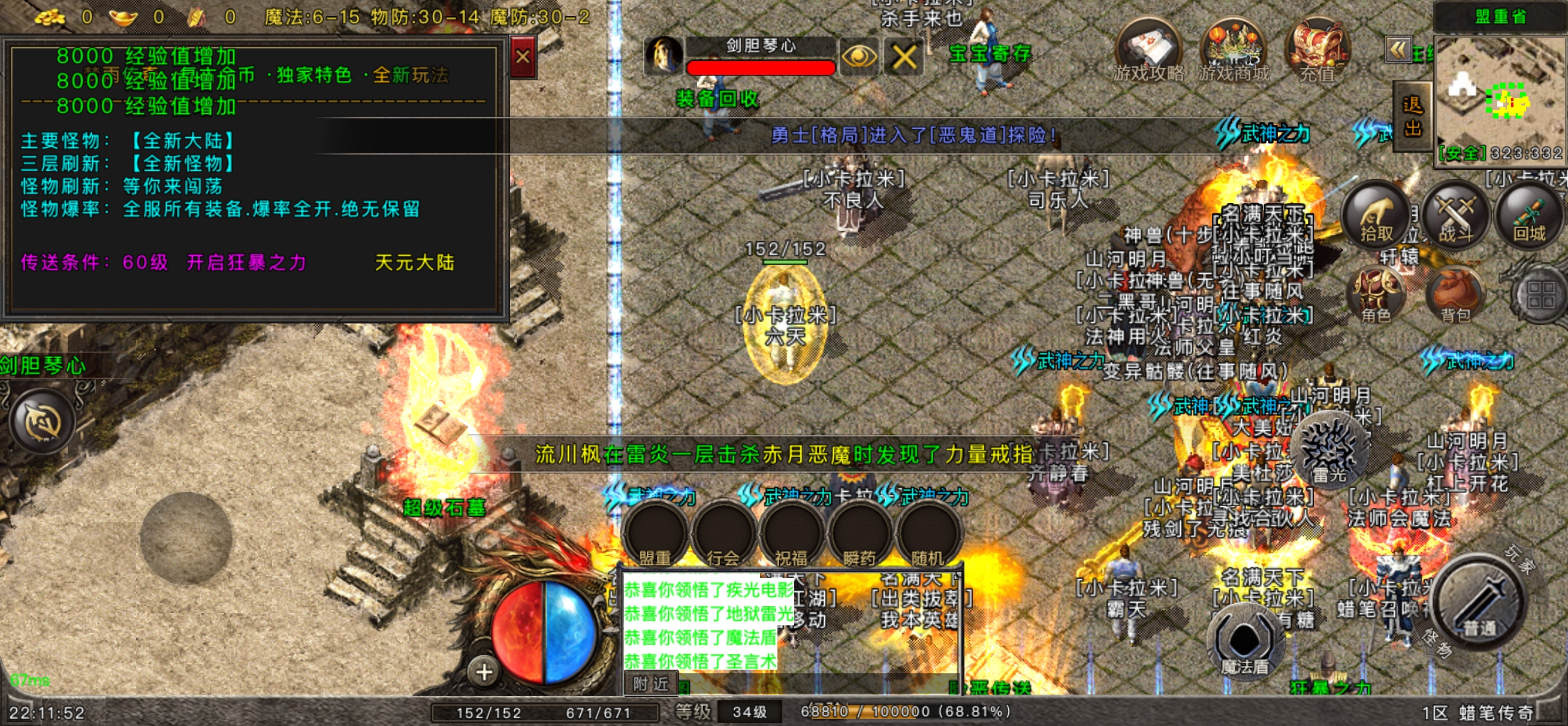View target 剑胆琴心 with the eye icon
This screenshot has height=726, width=1568.
pyautogui.click(x=859, y=57)
